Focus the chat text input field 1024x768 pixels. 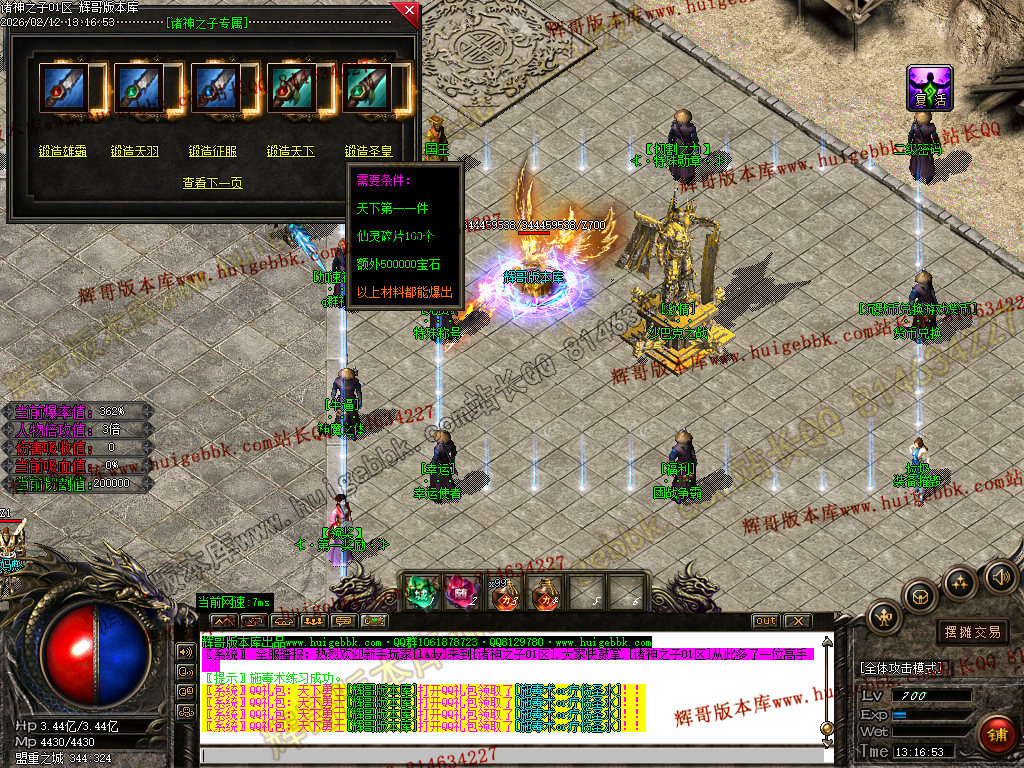(x=500, y=755)
